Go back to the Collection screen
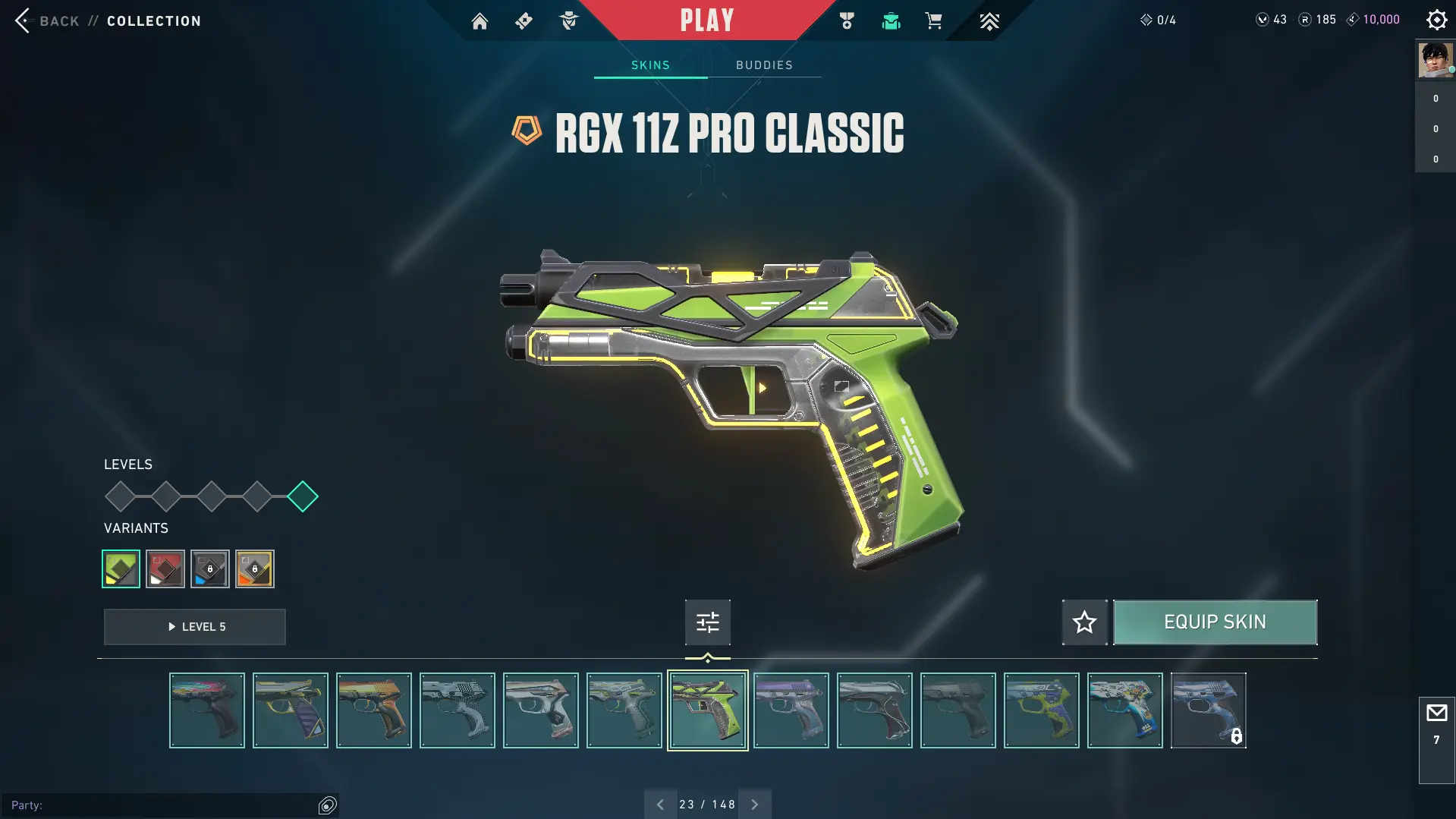Screen dimensions: 1456x819 point(46,20)
